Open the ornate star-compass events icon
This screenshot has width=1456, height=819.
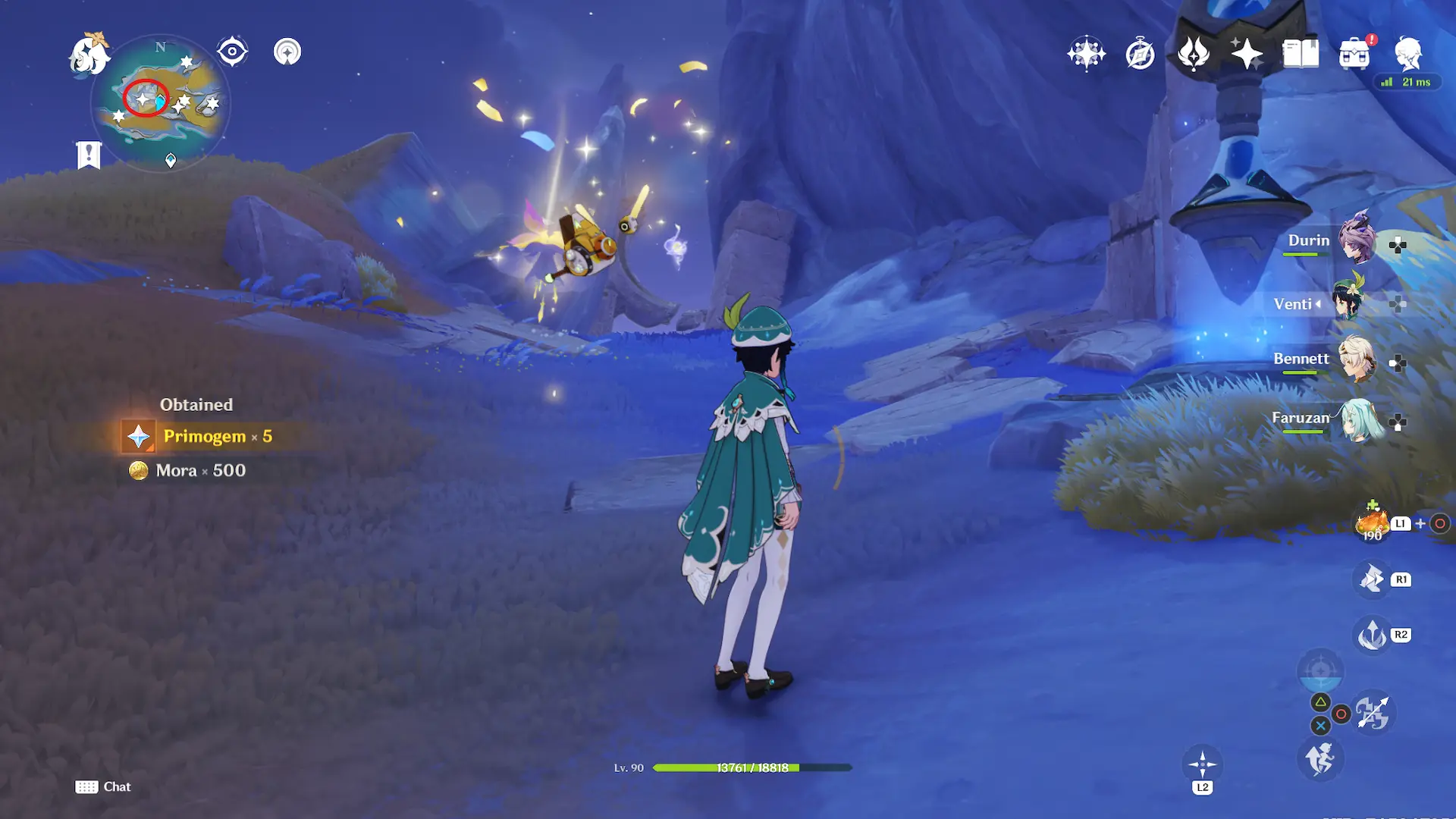pos(1086,54)
